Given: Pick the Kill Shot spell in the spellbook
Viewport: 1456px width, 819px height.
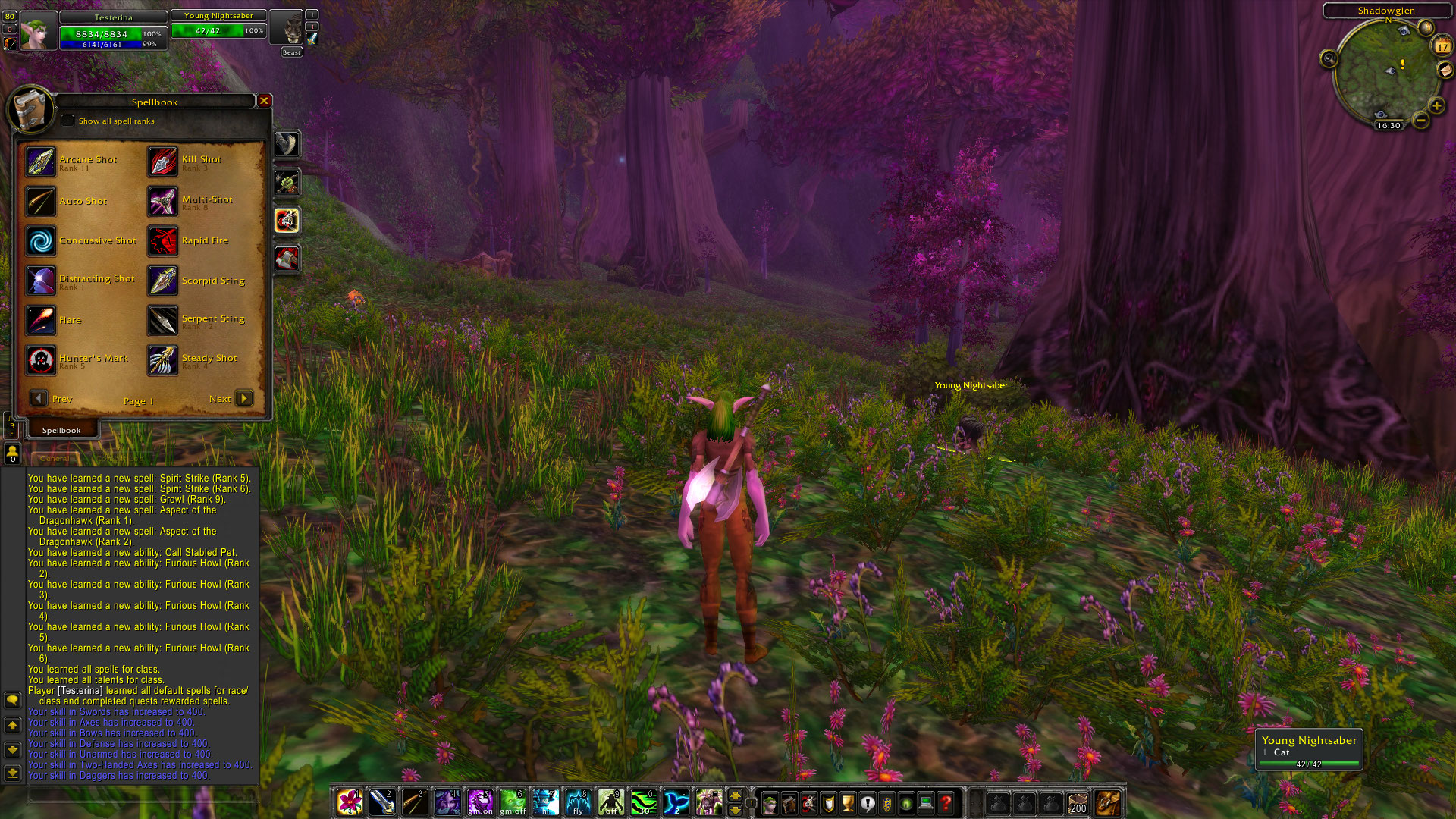Looking at the screenshot, I should click(x=163, y=162).
